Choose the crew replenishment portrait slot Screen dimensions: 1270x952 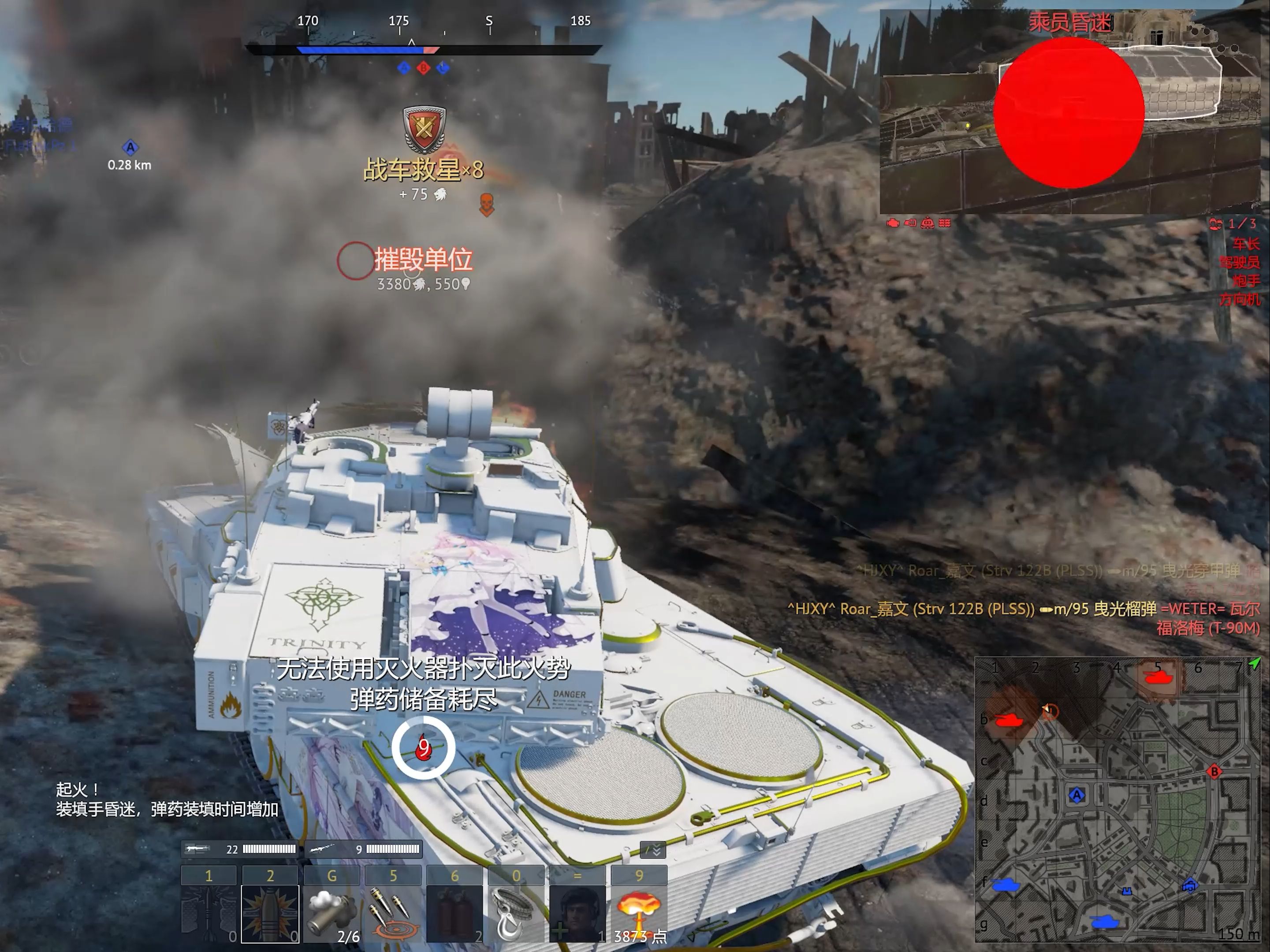coord(577,914)
